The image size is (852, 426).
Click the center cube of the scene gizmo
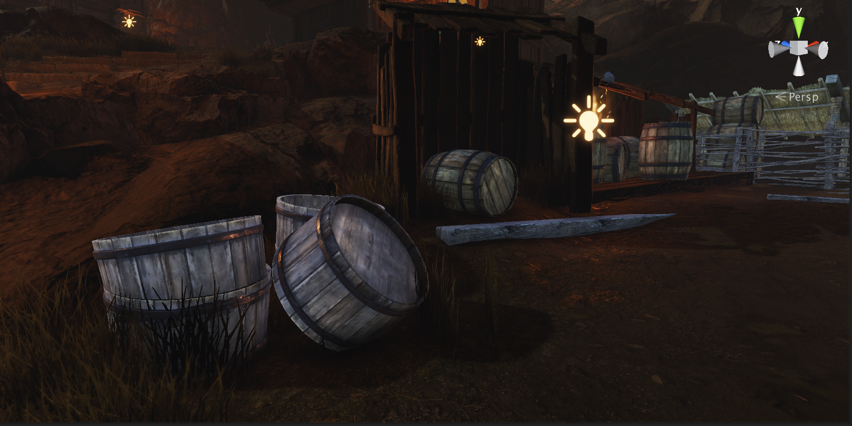tap(798, 48)
